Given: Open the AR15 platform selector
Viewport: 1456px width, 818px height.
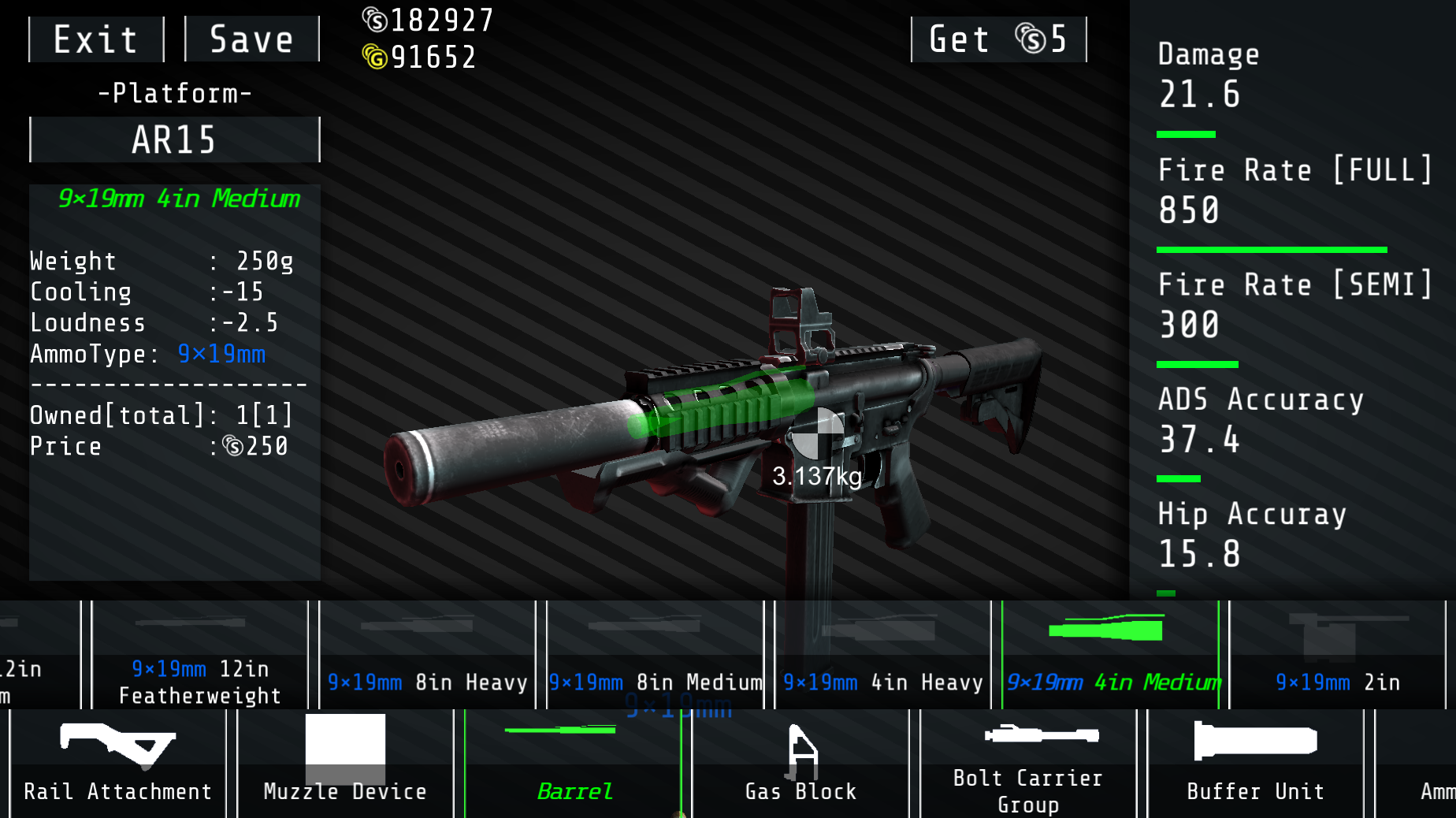Looking at the screenshot, I should coord(173,139).
